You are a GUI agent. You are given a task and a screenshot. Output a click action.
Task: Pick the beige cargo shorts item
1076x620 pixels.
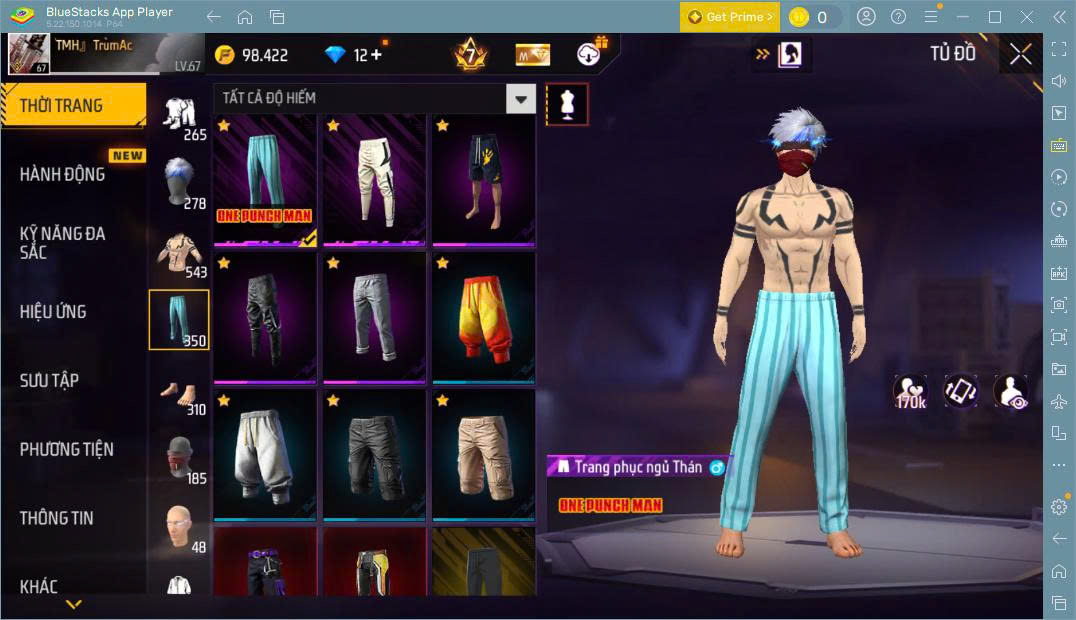pos(483,453)
